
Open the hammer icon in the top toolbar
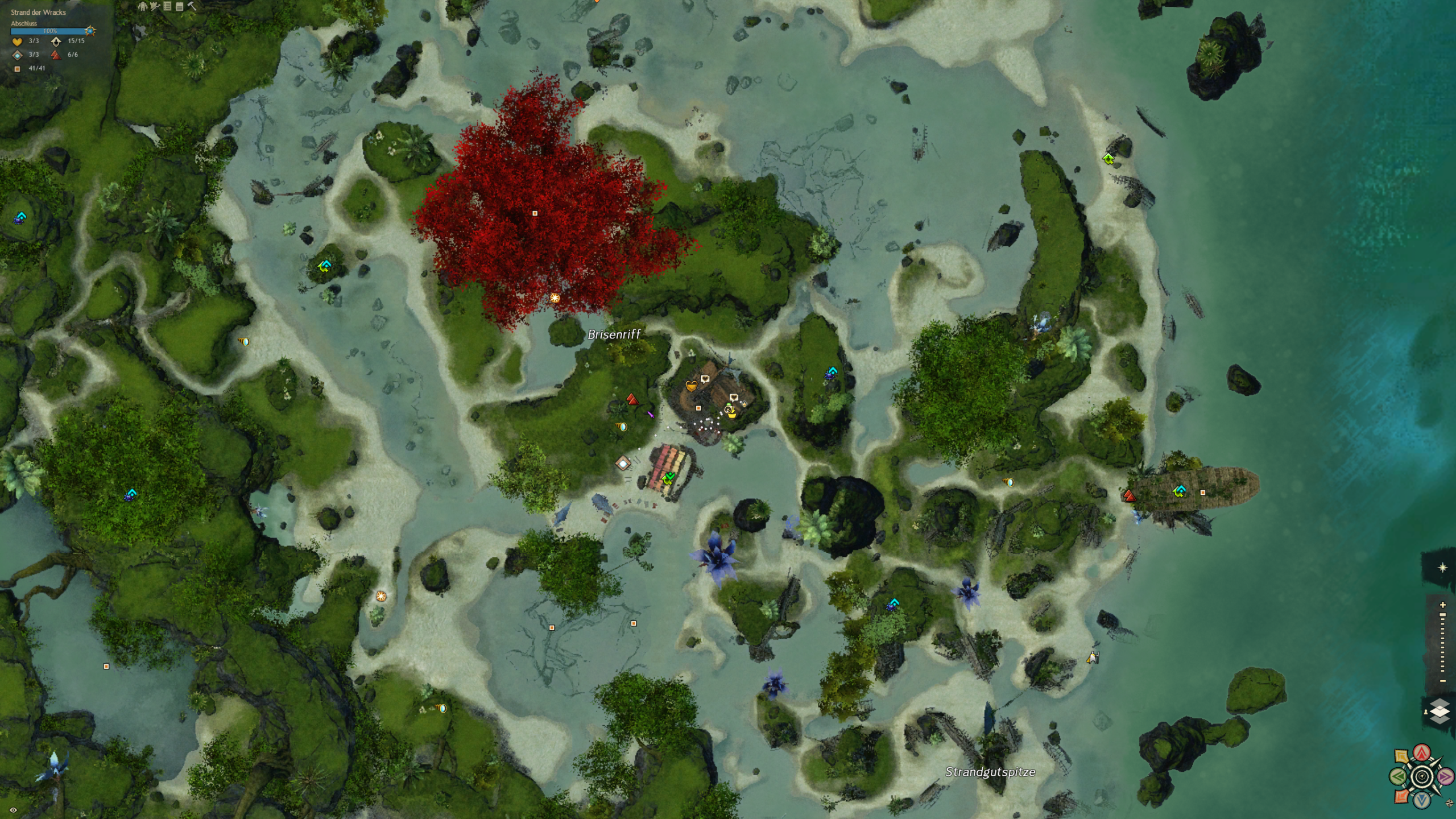click(x=192, y=6)
